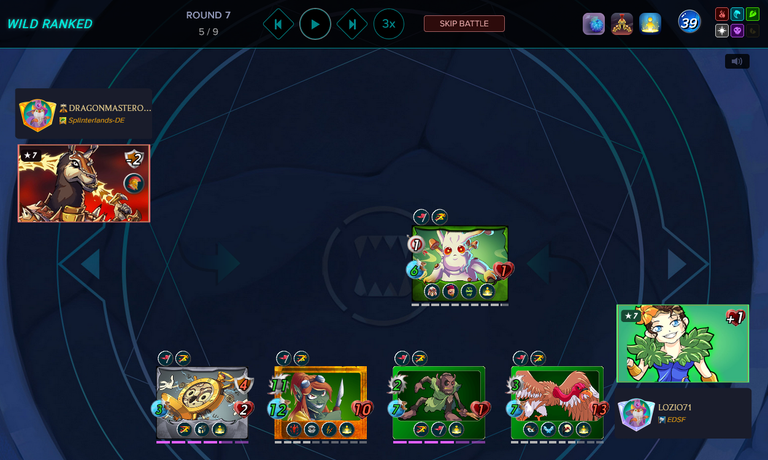View the 39 mana cap orb
This screenshot has width=768, height=460.
click(689, 22)
